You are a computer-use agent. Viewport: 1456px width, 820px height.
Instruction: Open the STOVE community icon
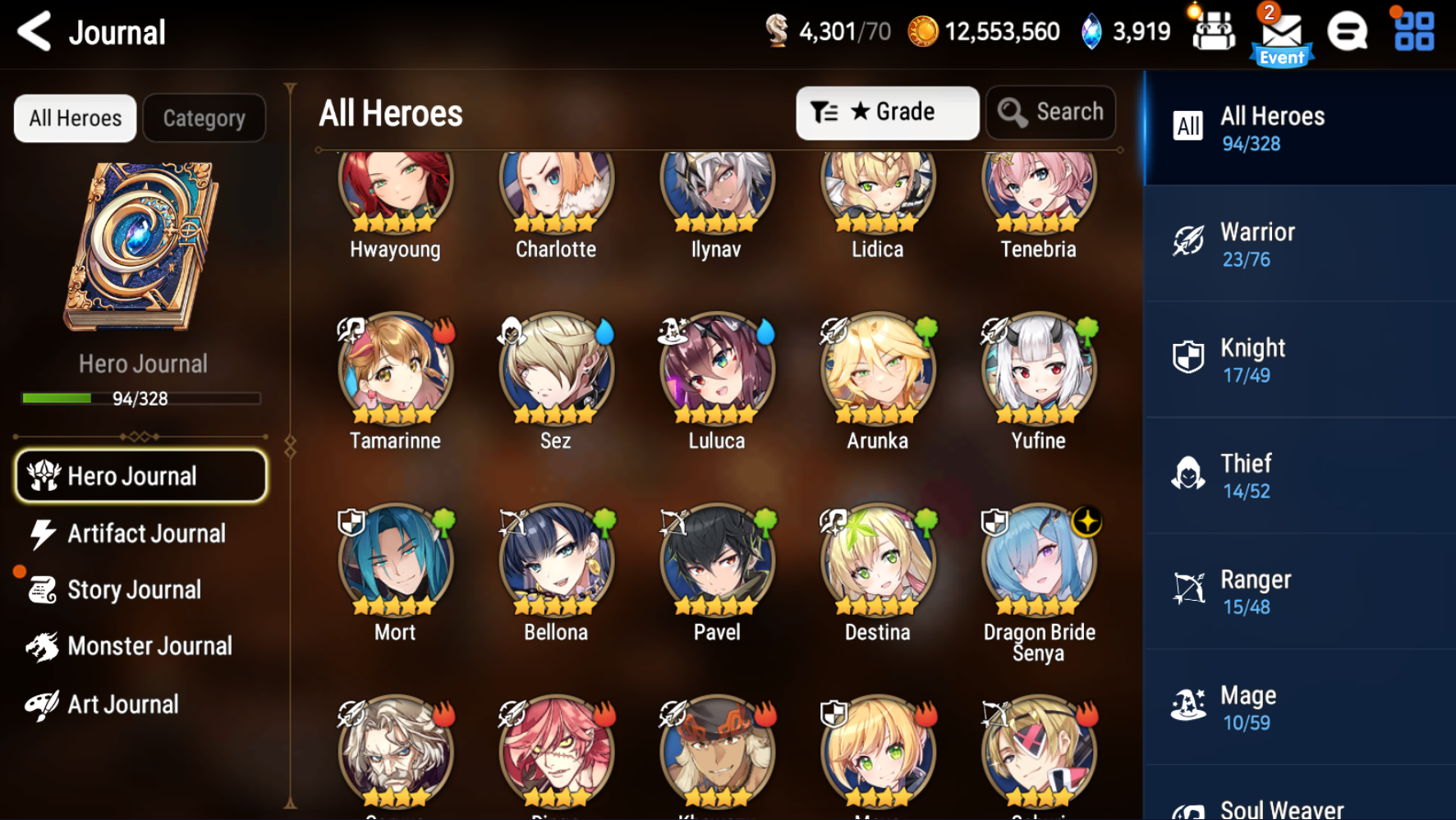[1348, 33]
